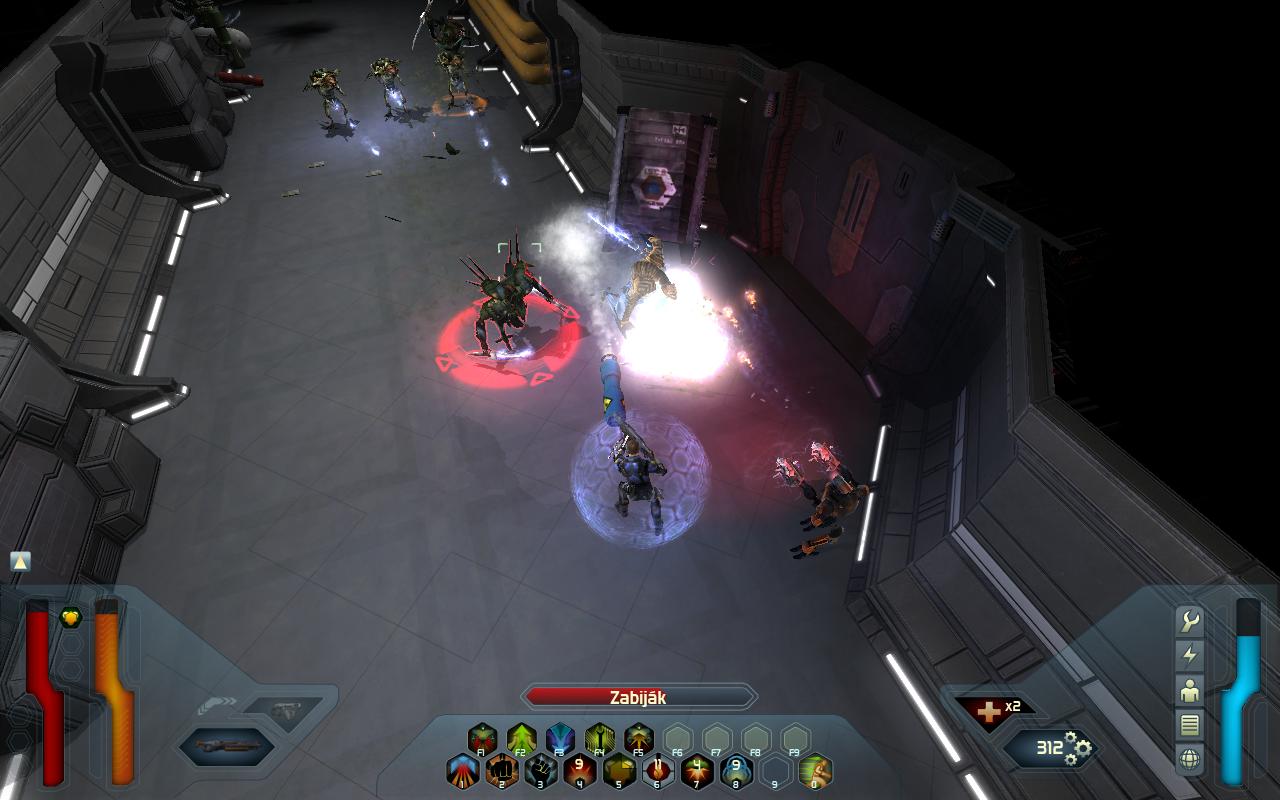Open the wrench menu button
Viewport: 1280px width, 800px height.
[x=1190, y=621]
